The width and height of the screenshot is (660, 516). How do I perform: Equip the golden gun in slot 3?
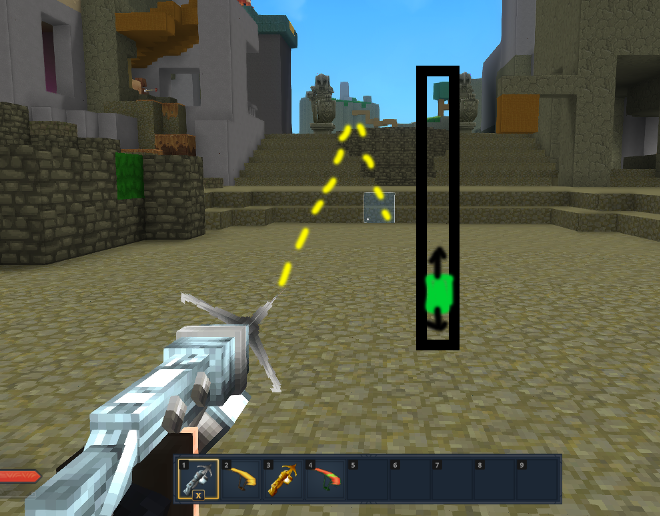(x=283, y=479)
